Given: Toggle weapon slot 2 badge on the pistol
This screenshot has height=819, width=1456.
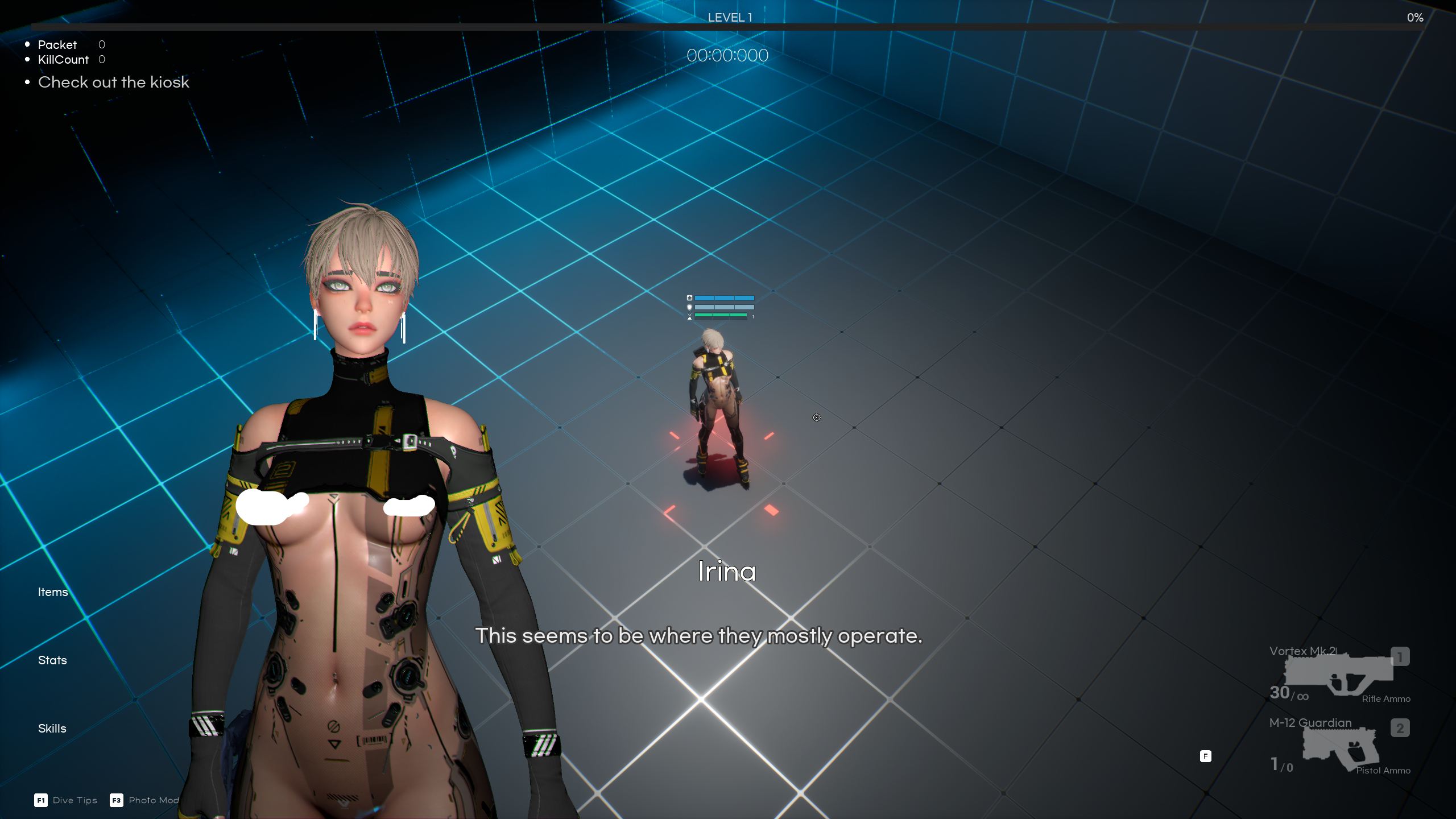Looking at the screenshot, I should click(x=1400, y=728).
